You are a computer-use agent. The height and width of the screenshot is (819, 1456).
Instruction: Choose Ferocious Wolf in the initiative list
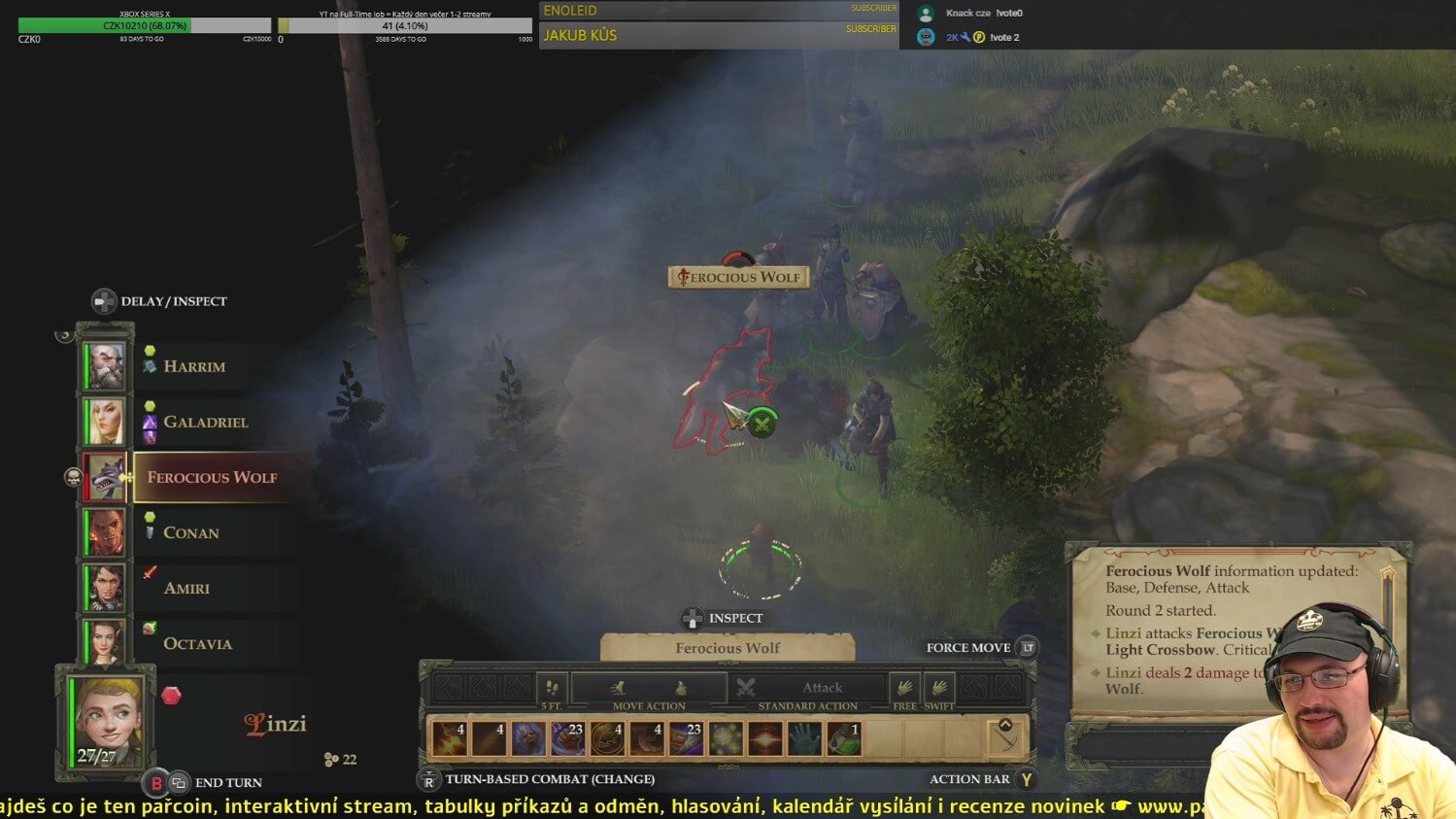(x=212, y=477)
